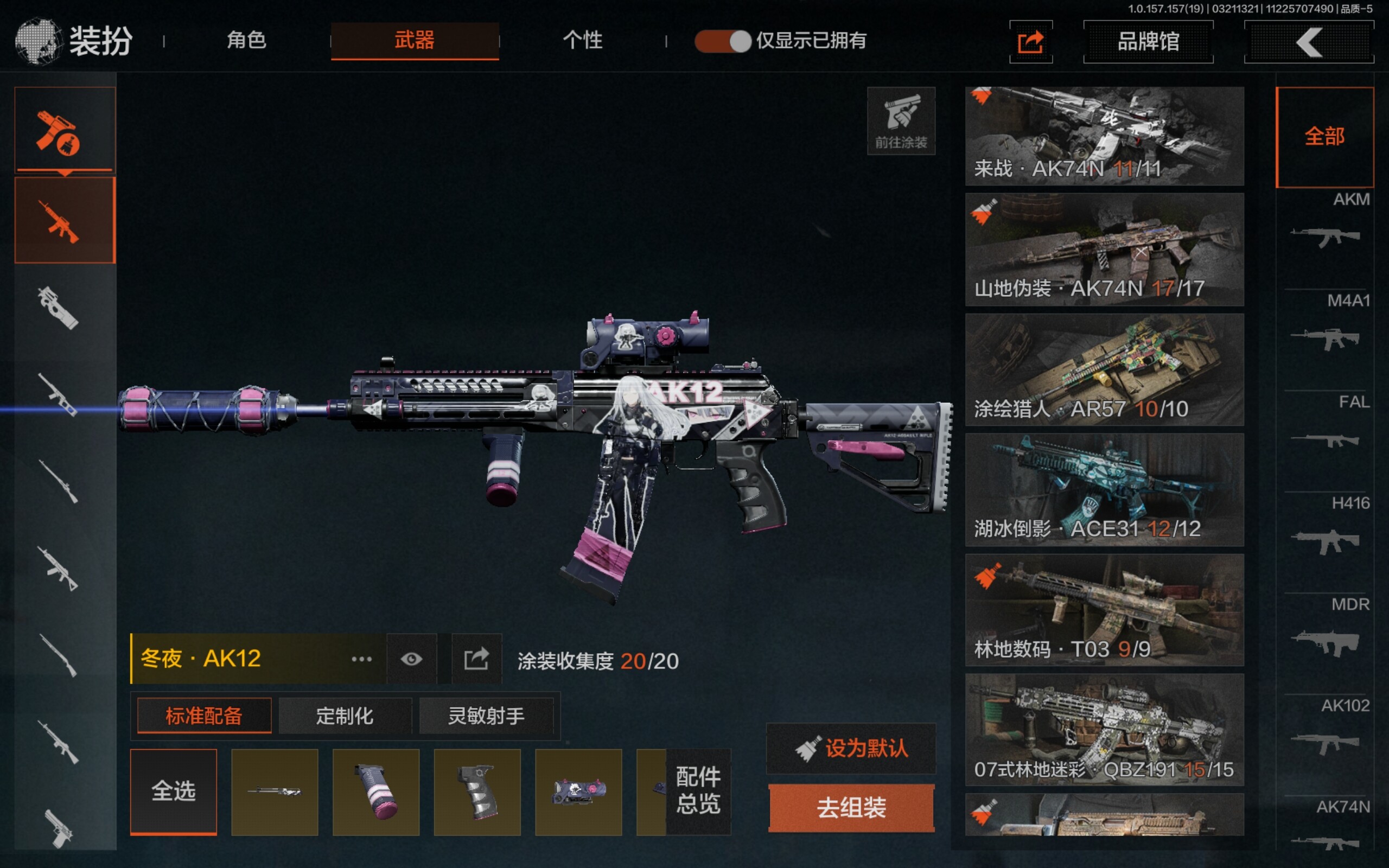1389x868 pixels.
Task: Open the 个性 tab
Action: pyautogui.click(x=583, y=40)
